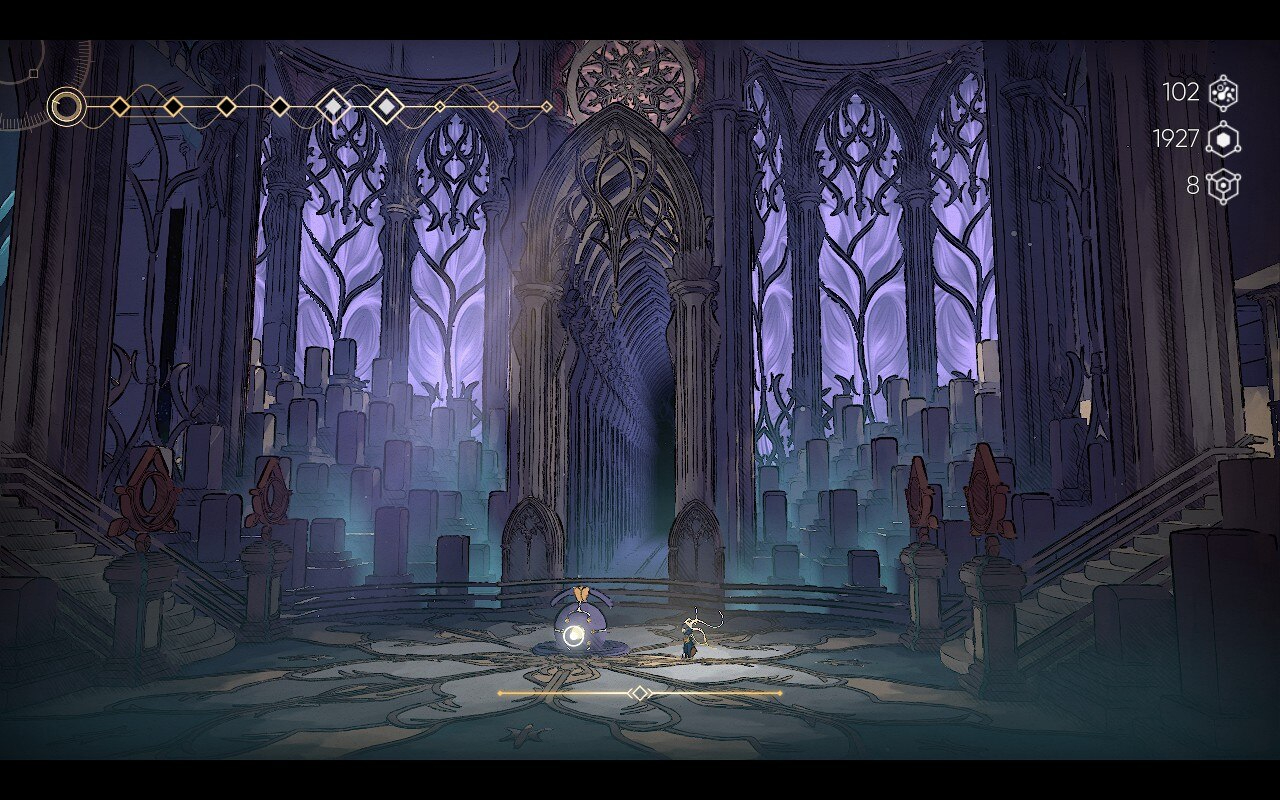Image resolution: width=1280 pixels, height=800 pixels.
Task: Click the nested hexagon icon beside 8
Action: point(1222,186)
